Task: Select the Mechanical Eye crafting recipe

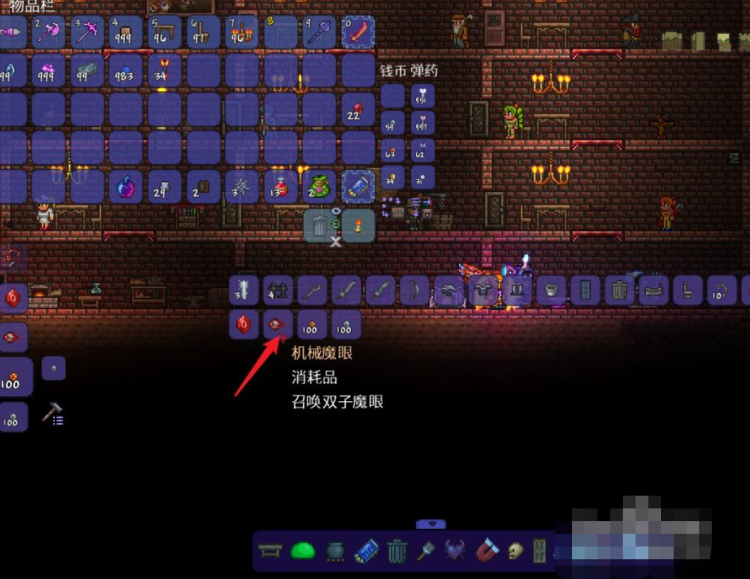Action: (277, 324)
